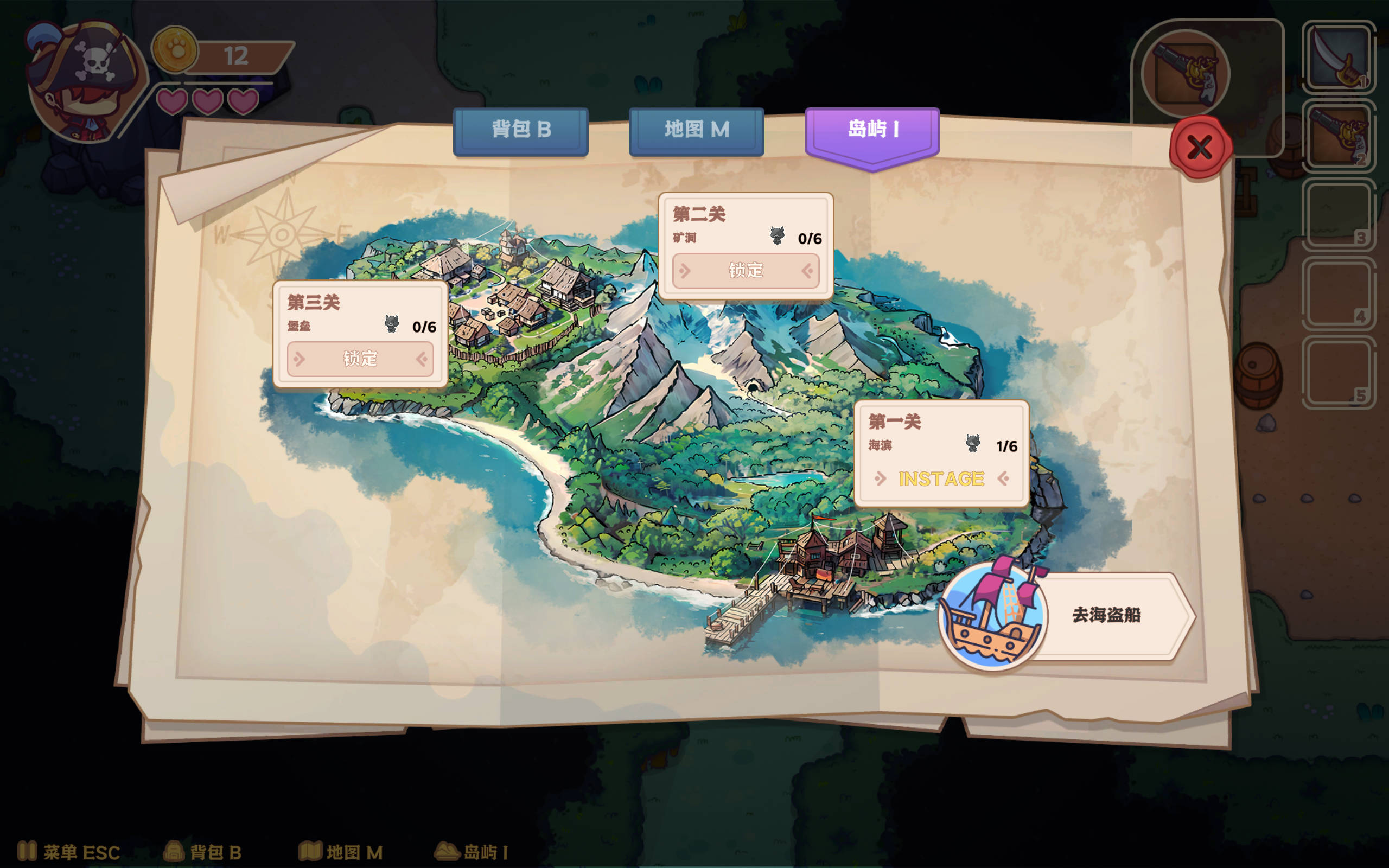1389x868 pixels.
Task: Click the locked 锁定 button on 第三关
Action: coord(360,359)
